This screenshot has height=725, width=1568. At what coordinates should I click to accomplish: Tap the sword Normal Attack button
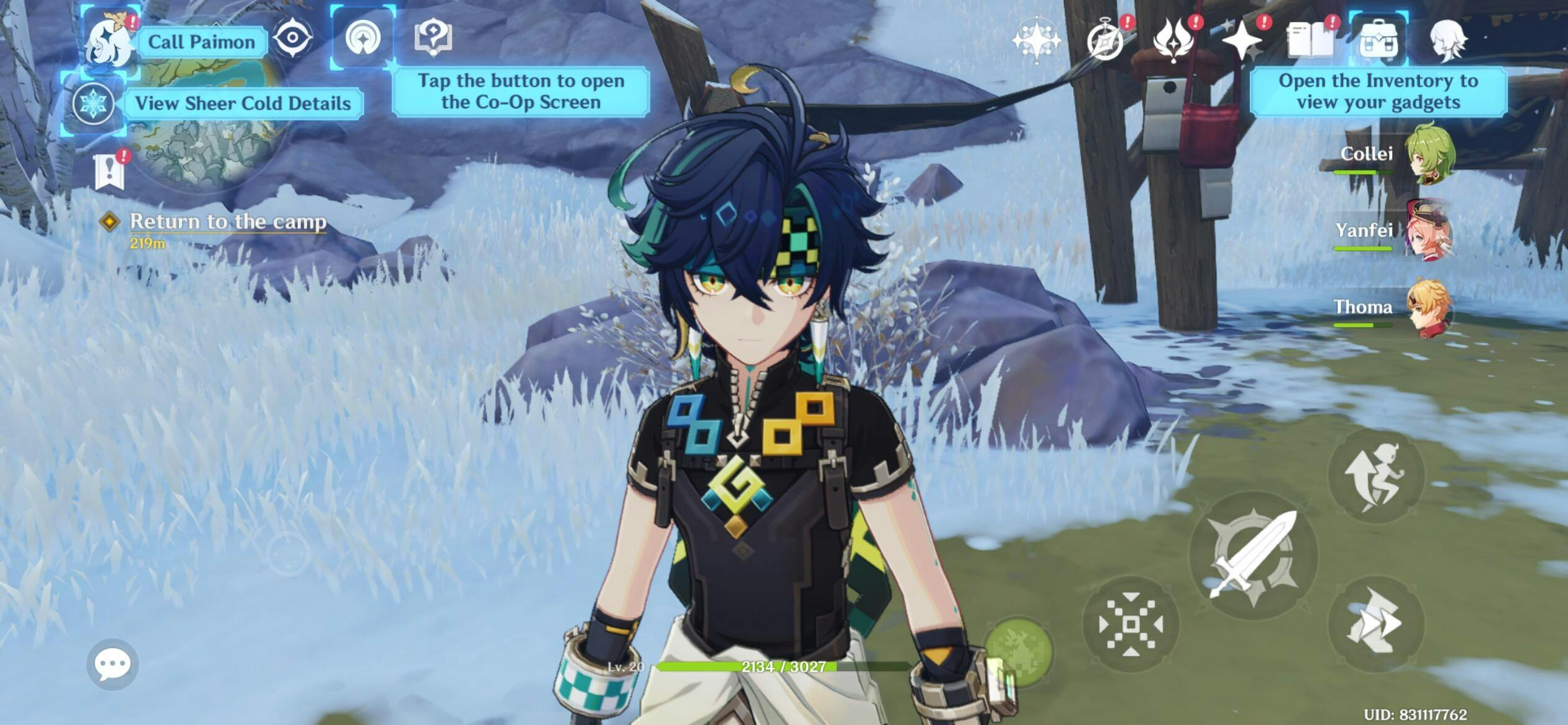(1253, 555)
